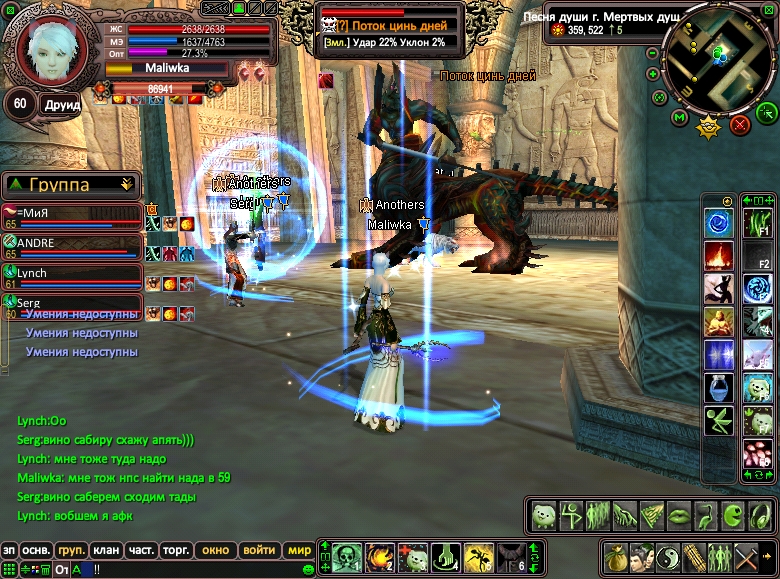780x579 pixels.
Task: Click the red X button under minimap
Action: (740, 124)
